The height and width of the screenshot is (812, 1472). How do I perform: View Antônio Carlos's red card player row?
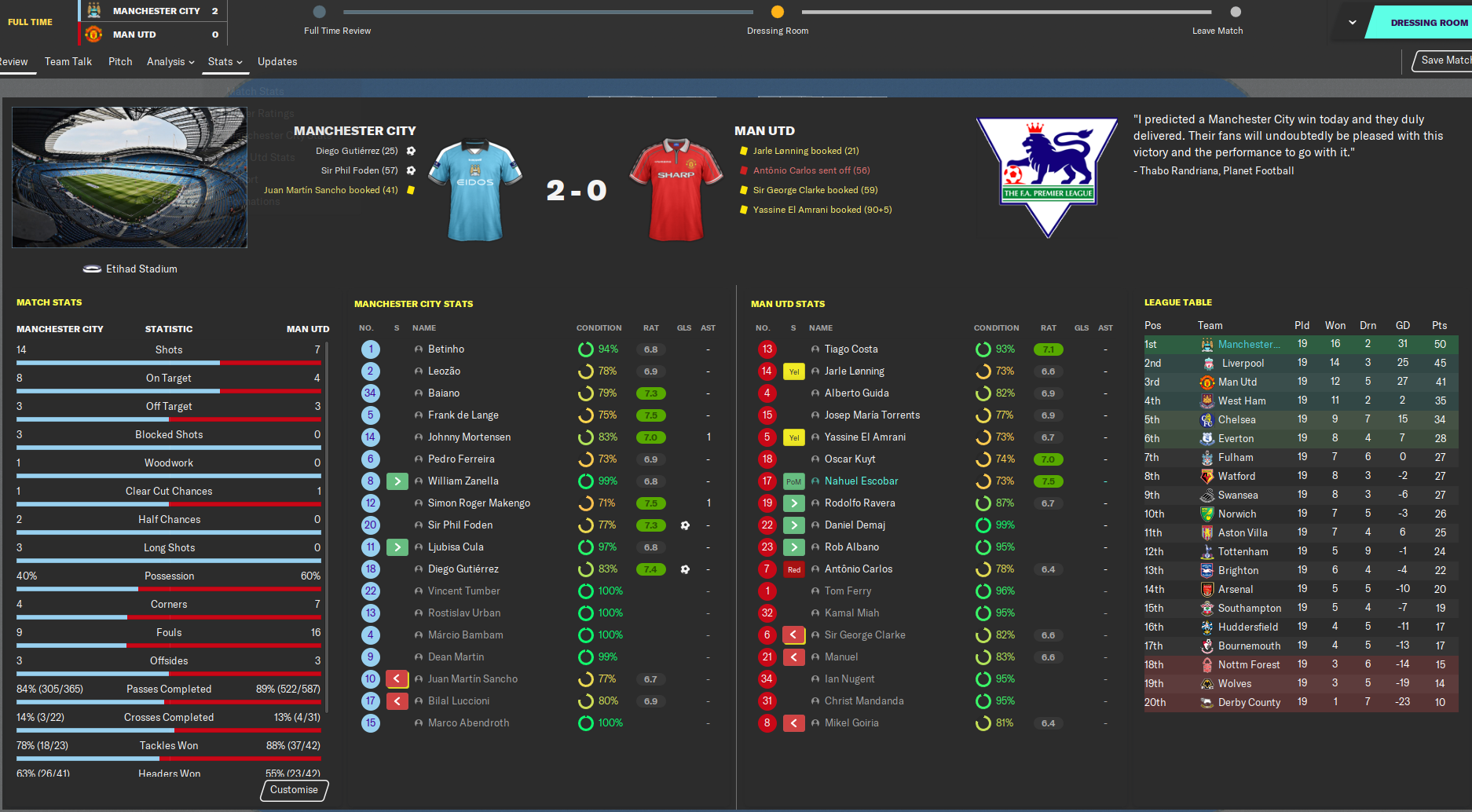[x=858, y=569]
